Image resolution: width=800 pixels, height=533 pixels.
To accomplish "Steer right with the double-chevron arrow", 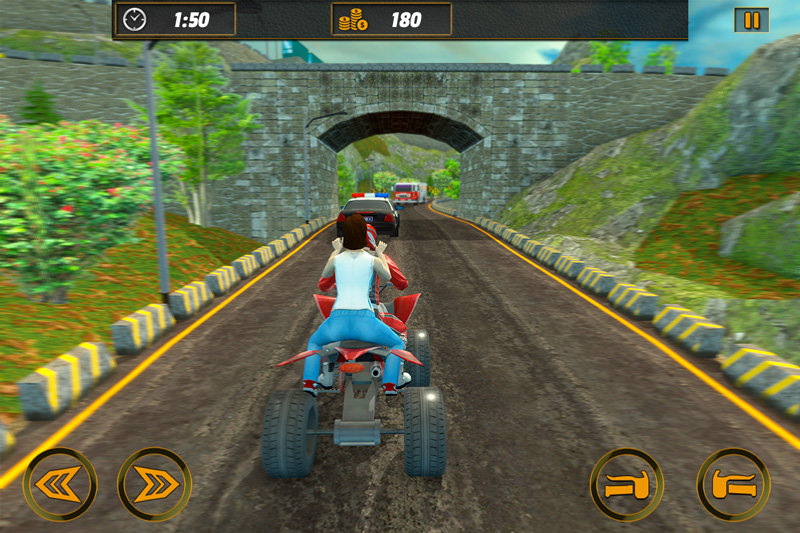I will coord(154,484).
